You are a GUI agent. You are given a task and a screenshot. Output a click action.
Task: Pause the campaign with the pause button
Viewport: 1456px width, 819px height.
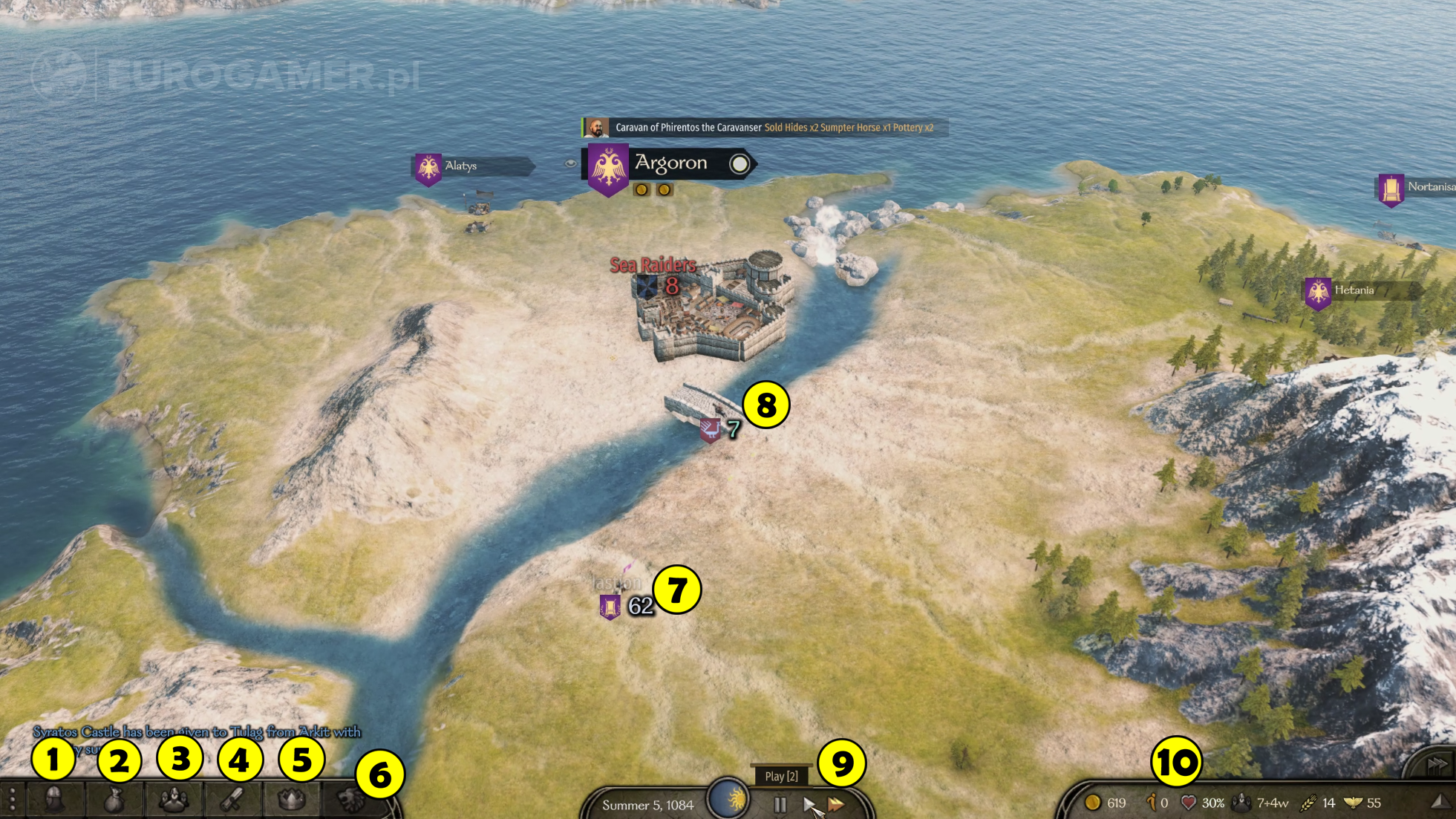pyautogui.click(x=779, y=804)
